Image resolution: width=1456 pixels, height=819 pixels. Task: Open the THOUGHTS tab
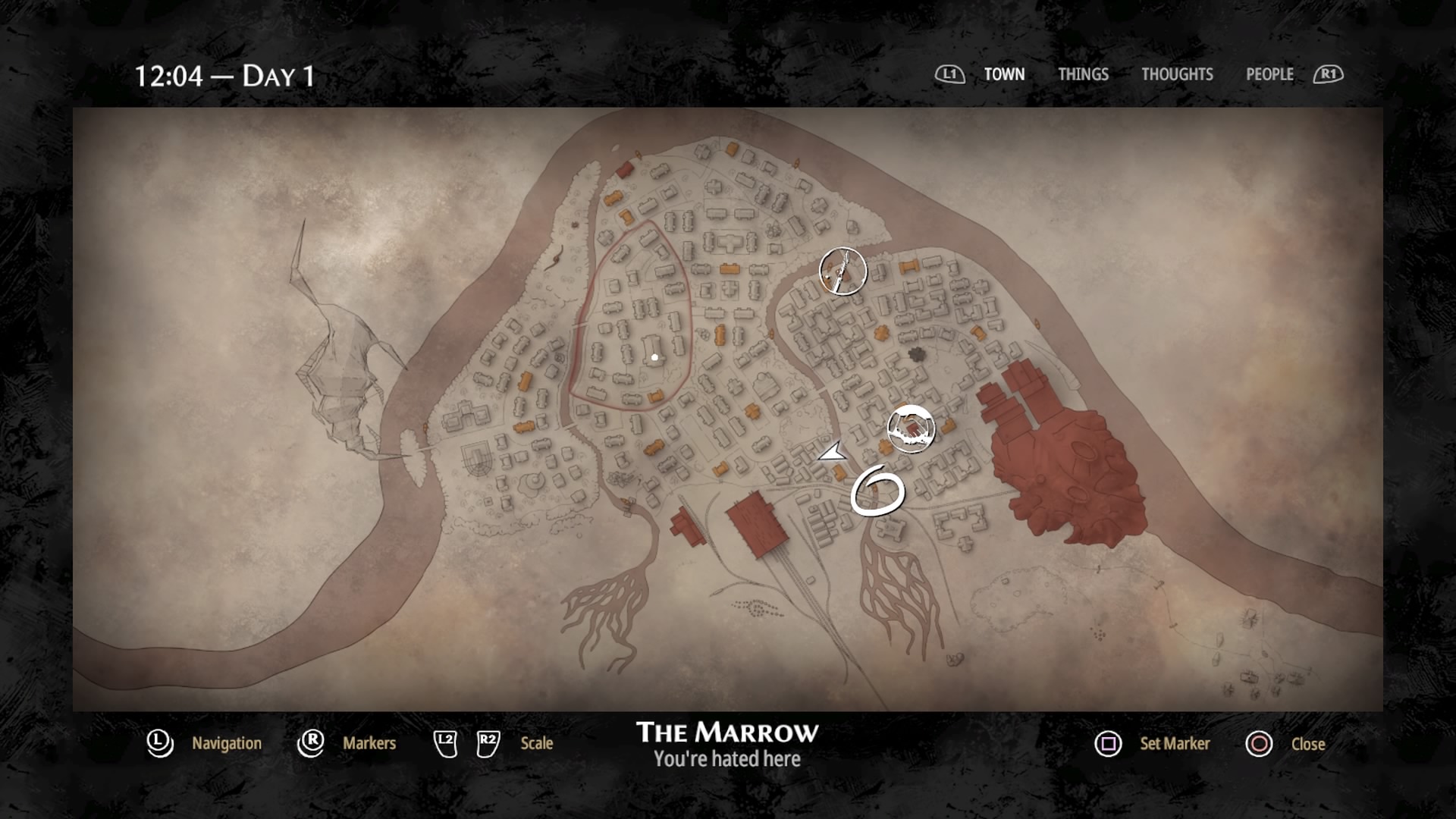click(1177, 74)
